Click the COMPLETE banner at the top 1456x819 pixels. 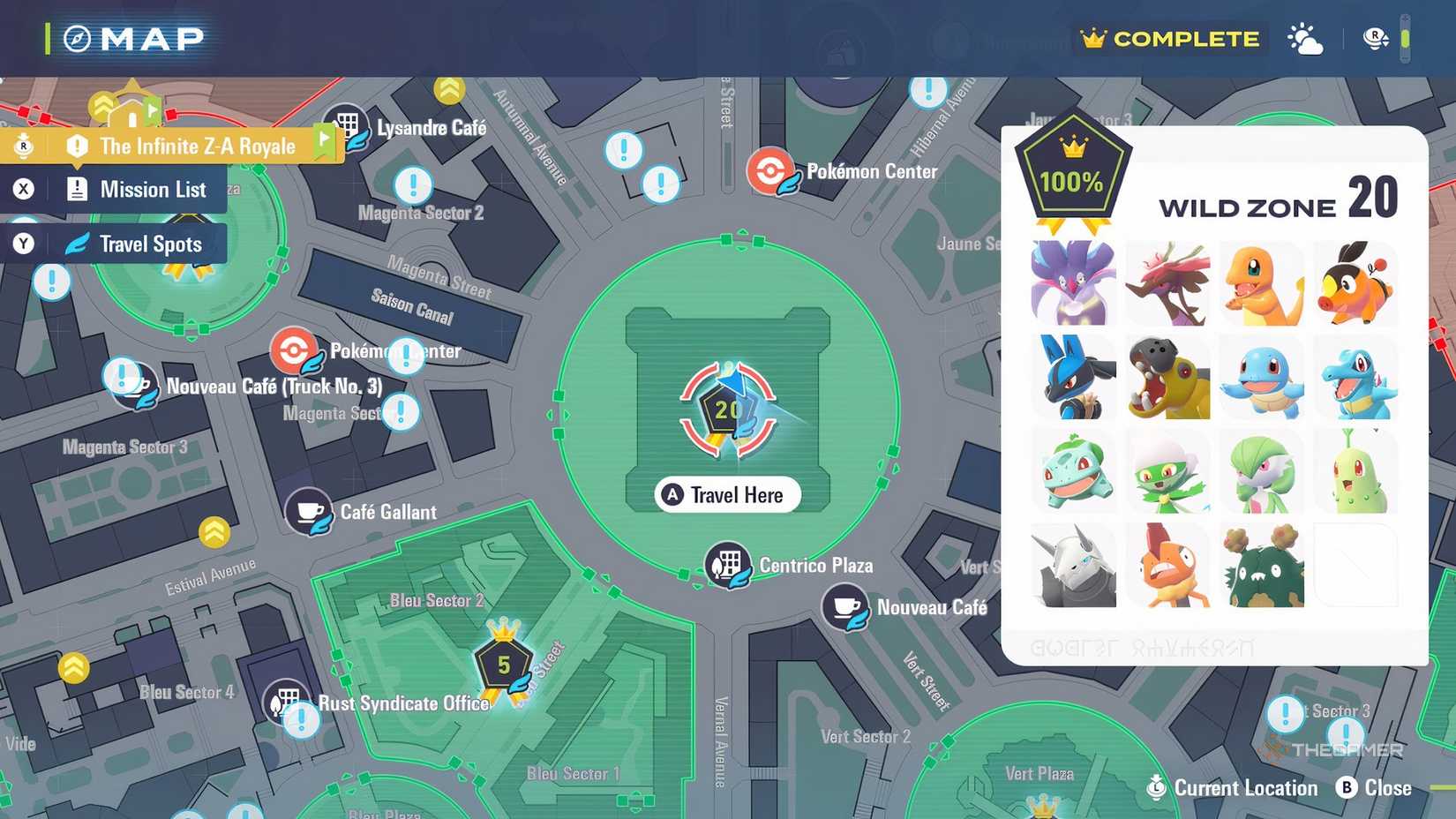(1169, 38)
